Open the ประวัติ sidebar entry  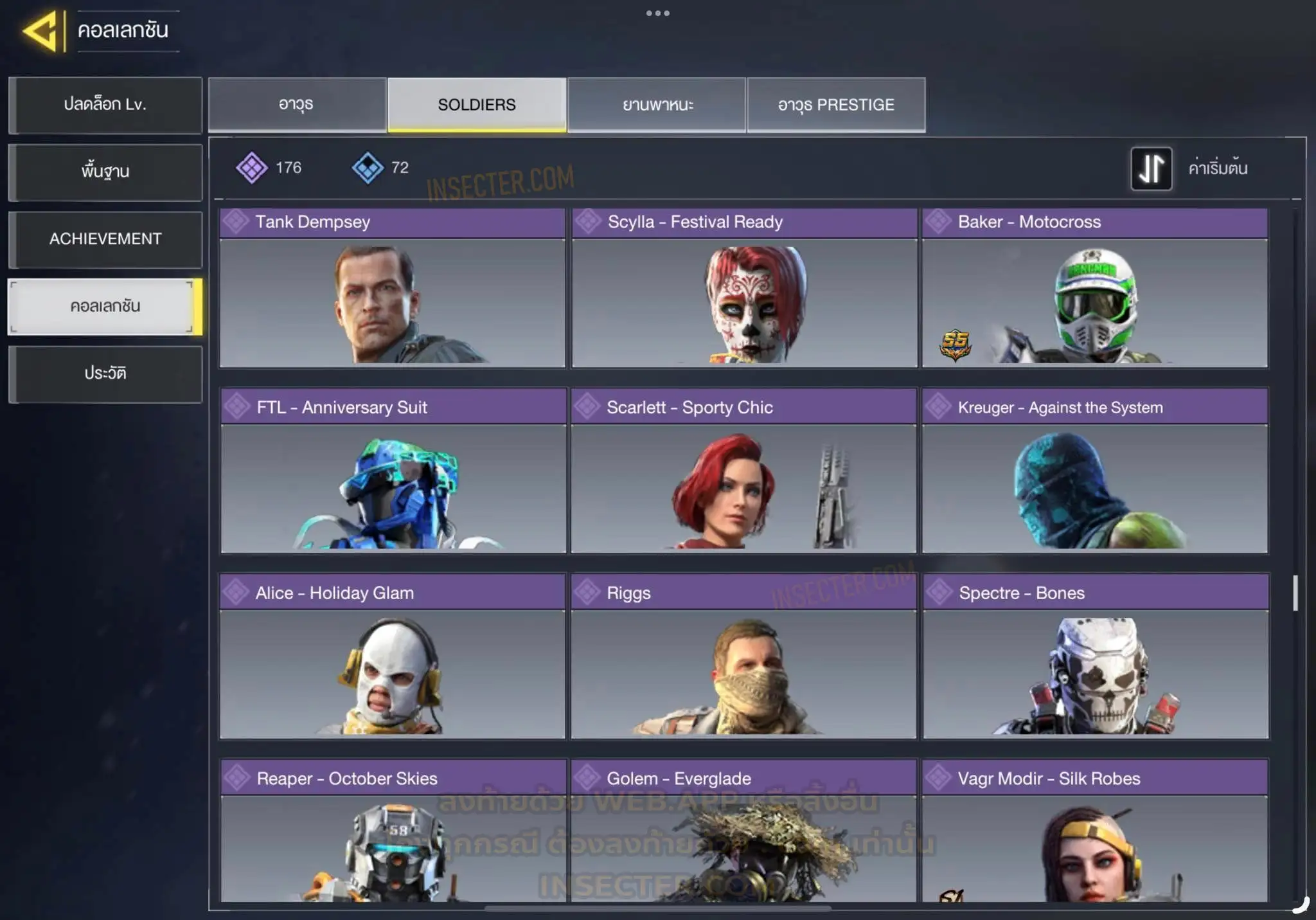click(105, 374)
